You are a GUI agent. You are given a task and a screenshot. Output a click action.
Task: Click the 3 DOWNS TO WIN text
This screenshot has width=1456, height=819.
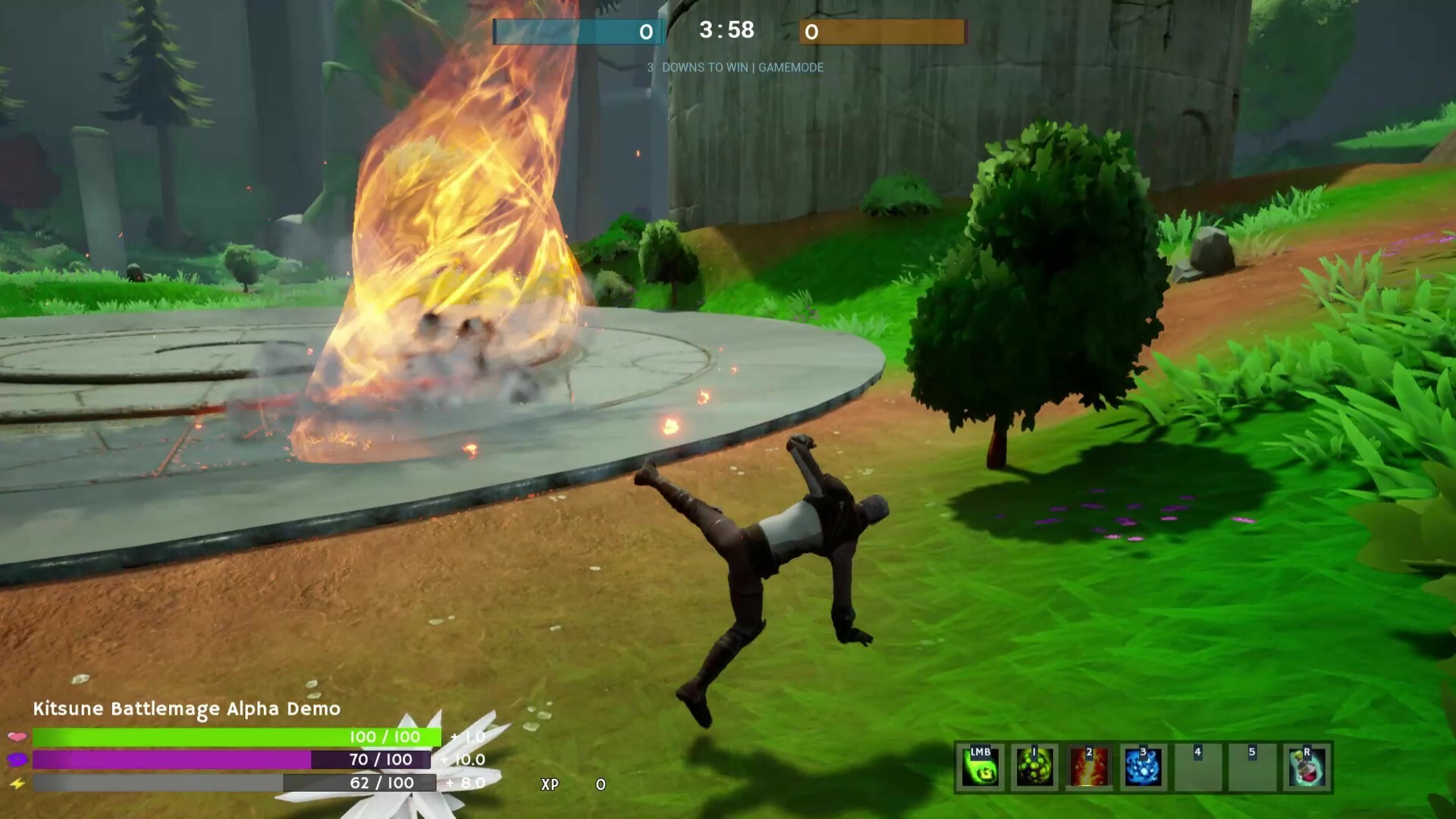point(695,67)
